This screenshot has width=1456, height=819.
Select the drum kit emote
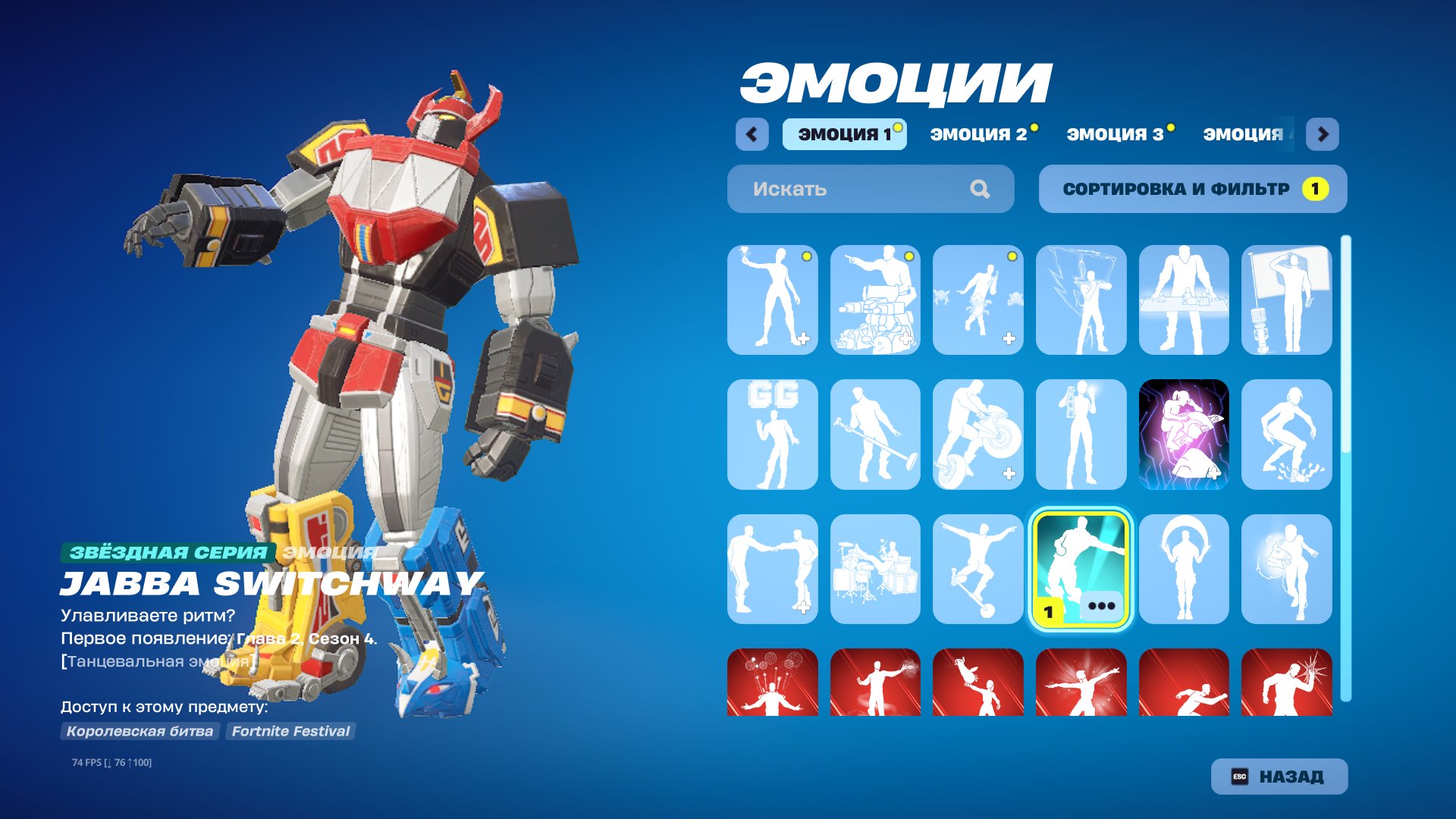coord(875,570)
